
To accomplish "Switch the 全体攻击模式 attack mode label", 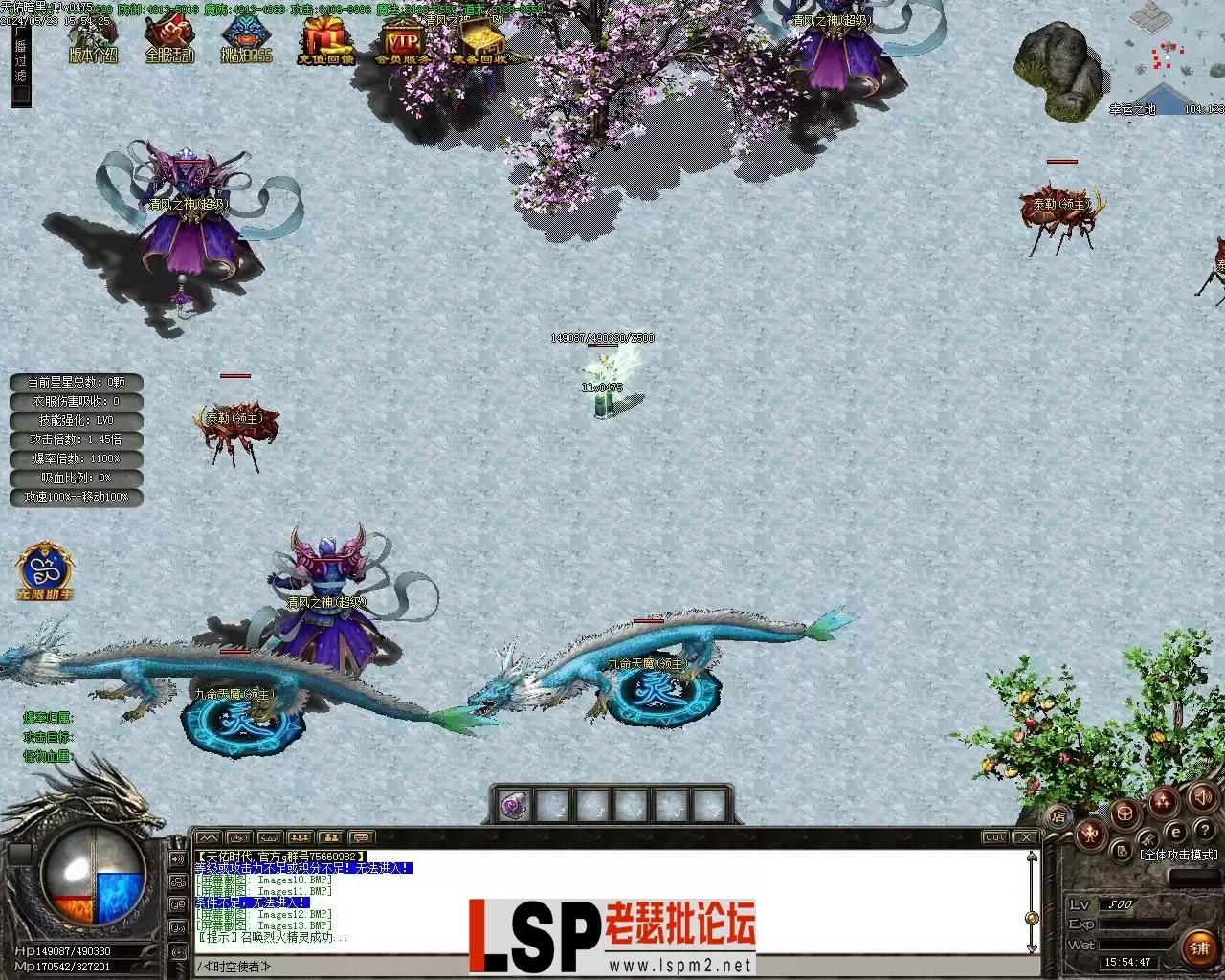I will point(1179,855).
